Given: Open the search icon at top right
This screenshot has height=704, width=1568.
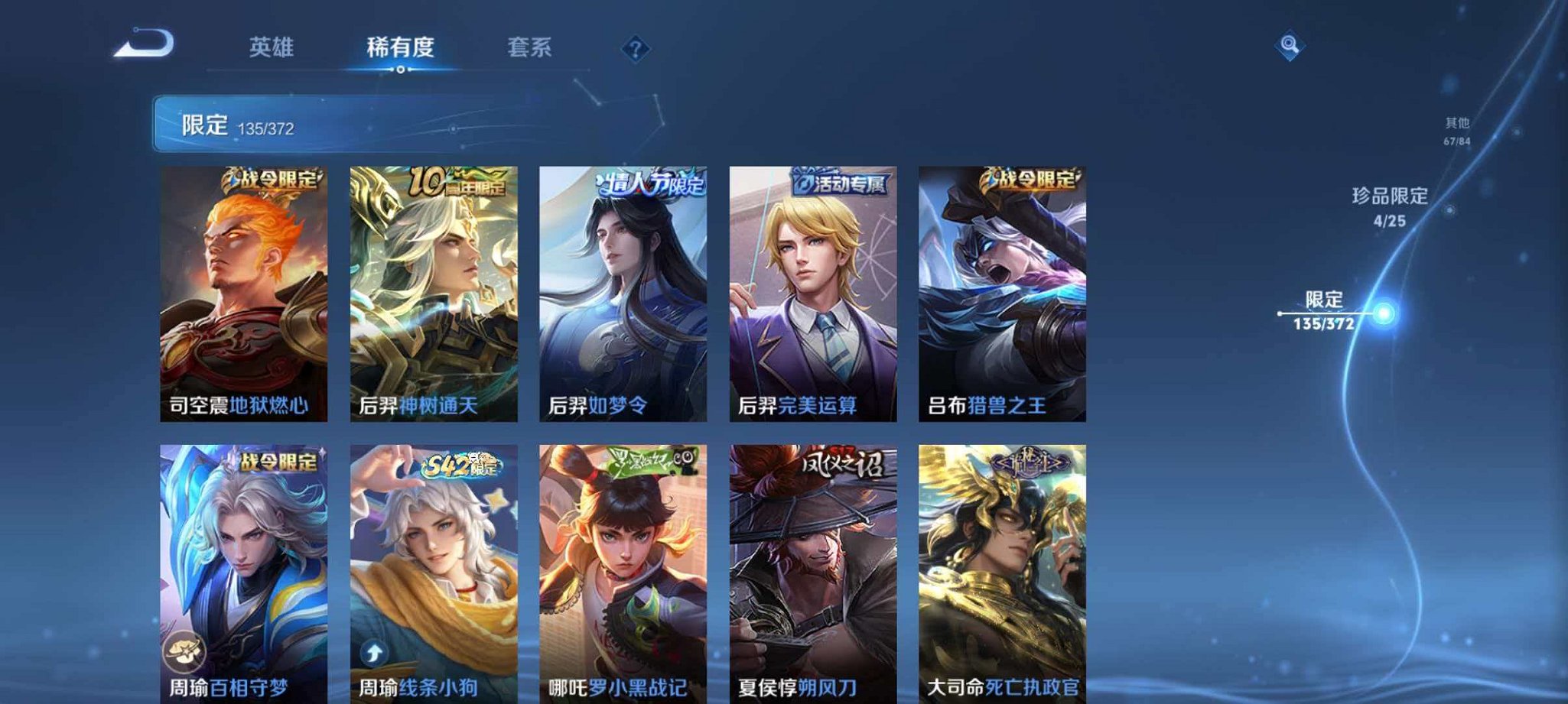Looking at the screenshot, I should tap(1288, 47).
